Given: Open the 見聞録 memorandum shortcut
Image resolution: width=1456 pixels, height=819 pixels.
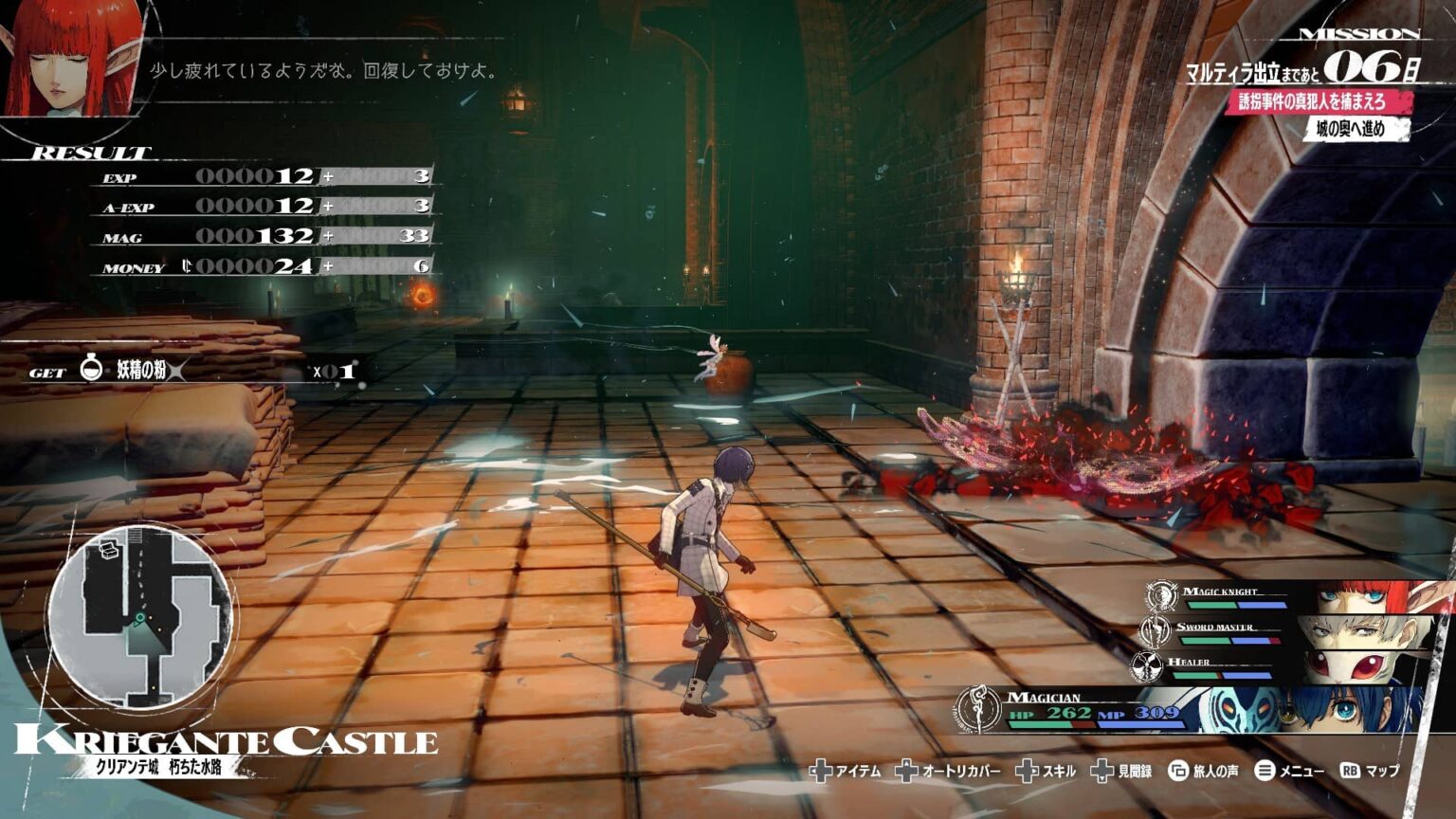Looking at the screenshot, I should coord(1121,772).
